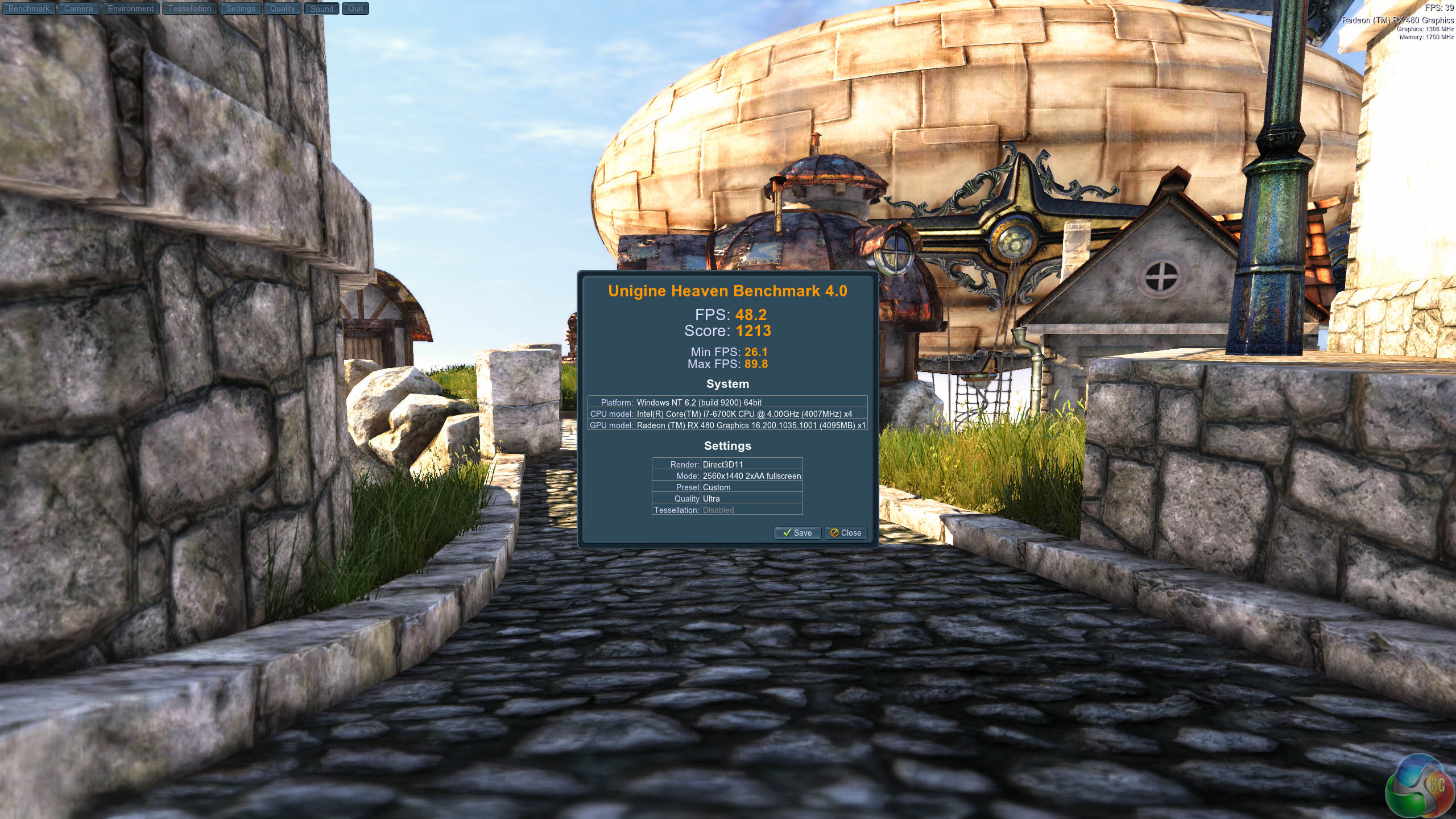The image size is (1456, 819).
Task: Toggle the Tessellation button
Action: click(x=189, y=9)
